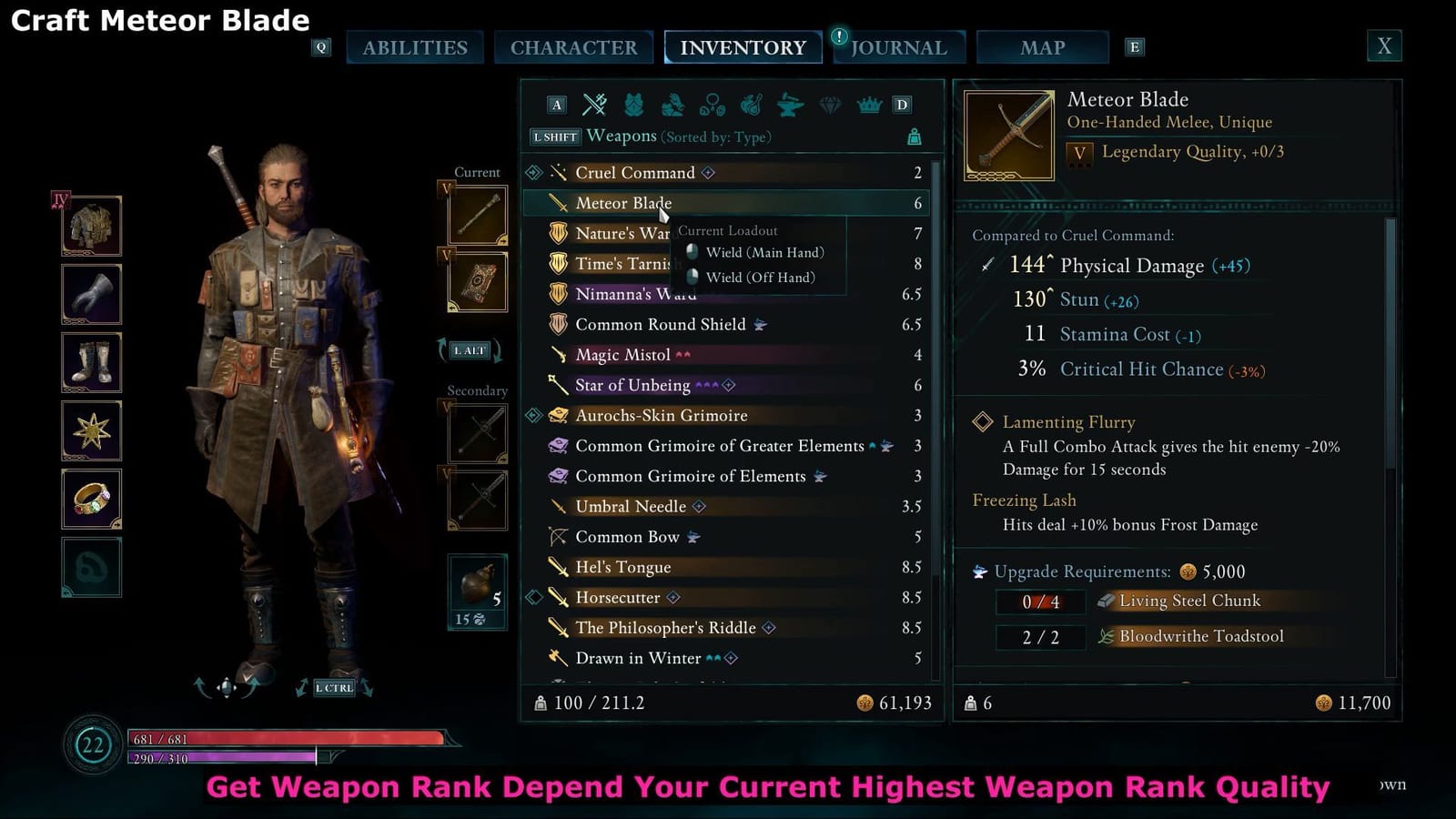Click the Cruel Command weapon entry

click(x=634, y=173)
